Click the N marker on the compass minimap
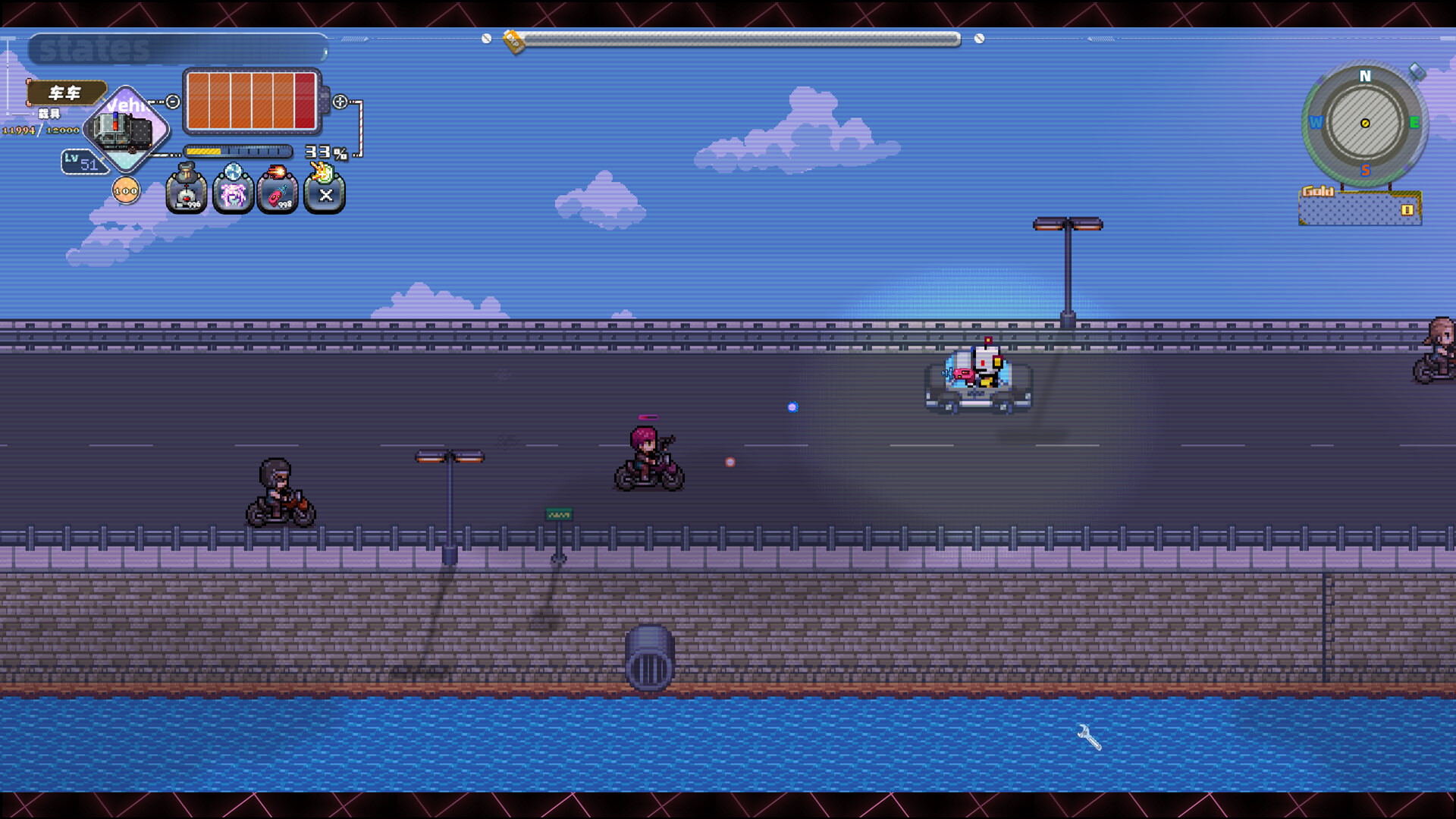This screenshot has height=819, width=1456. [x=1364, y=75]
